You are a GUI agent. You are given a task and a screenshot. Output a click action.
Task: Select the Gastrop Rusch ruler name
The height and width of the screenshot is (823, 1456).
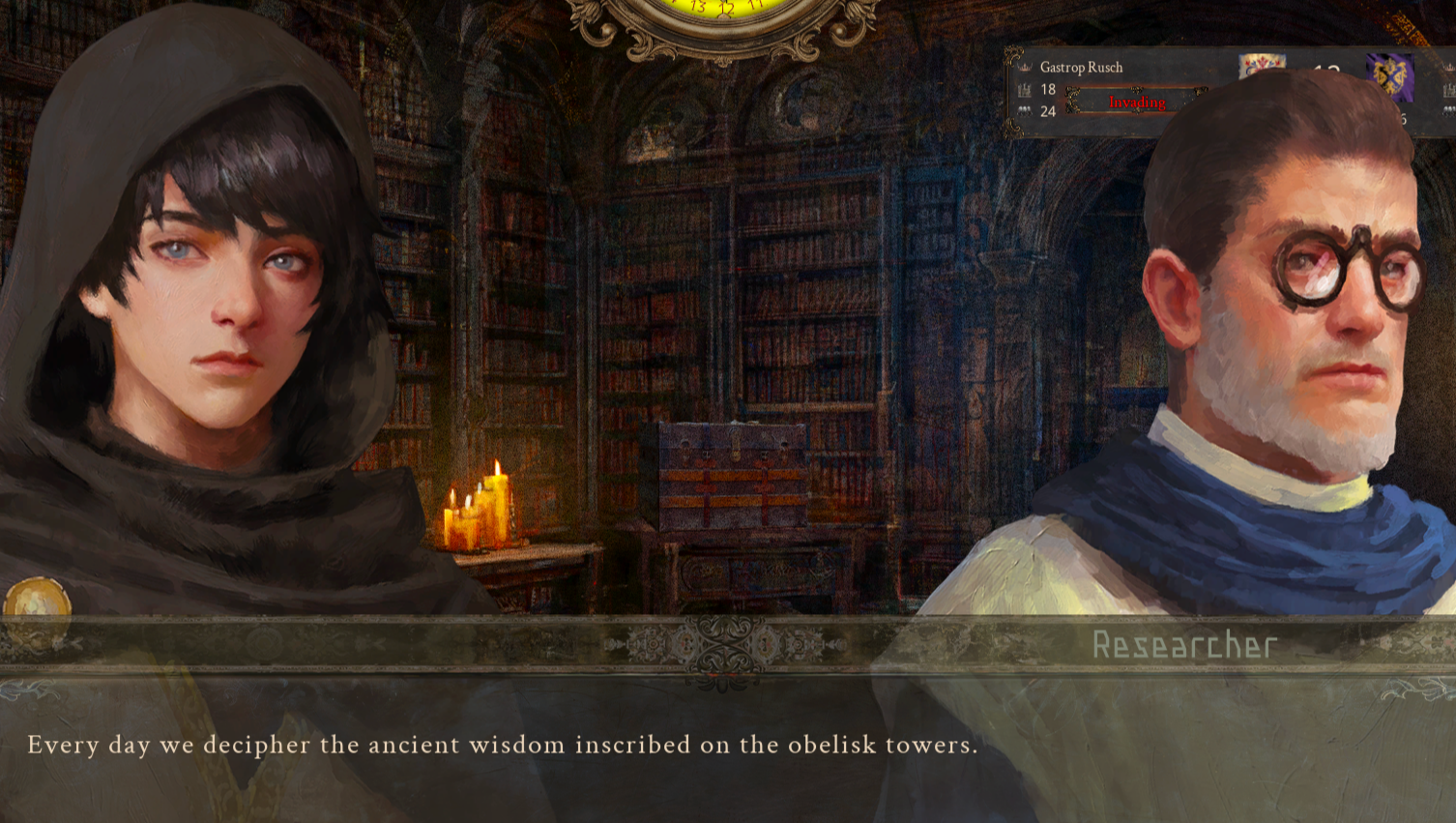1081,67
